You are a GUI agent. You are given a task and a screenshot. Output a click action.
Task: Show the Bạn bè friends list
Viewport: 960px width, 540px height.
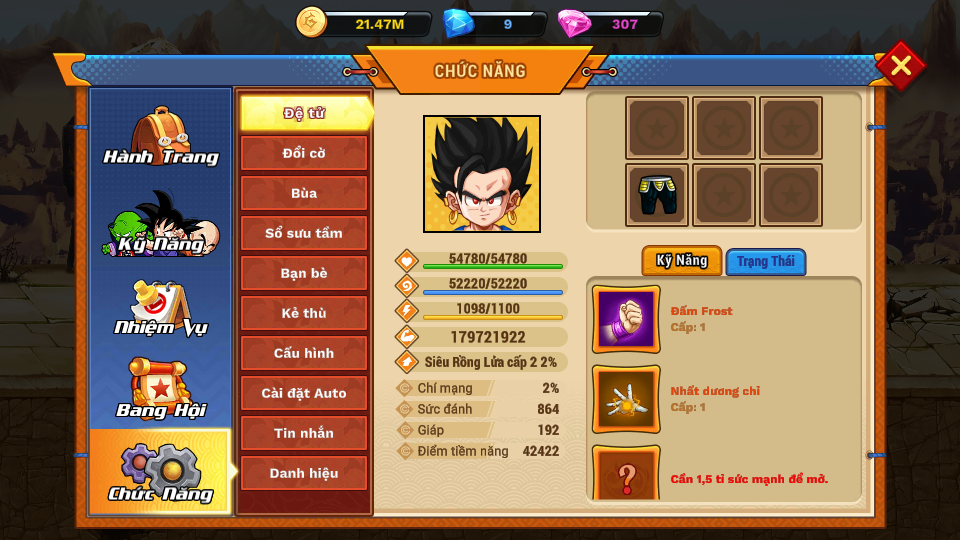pos(304,273)
